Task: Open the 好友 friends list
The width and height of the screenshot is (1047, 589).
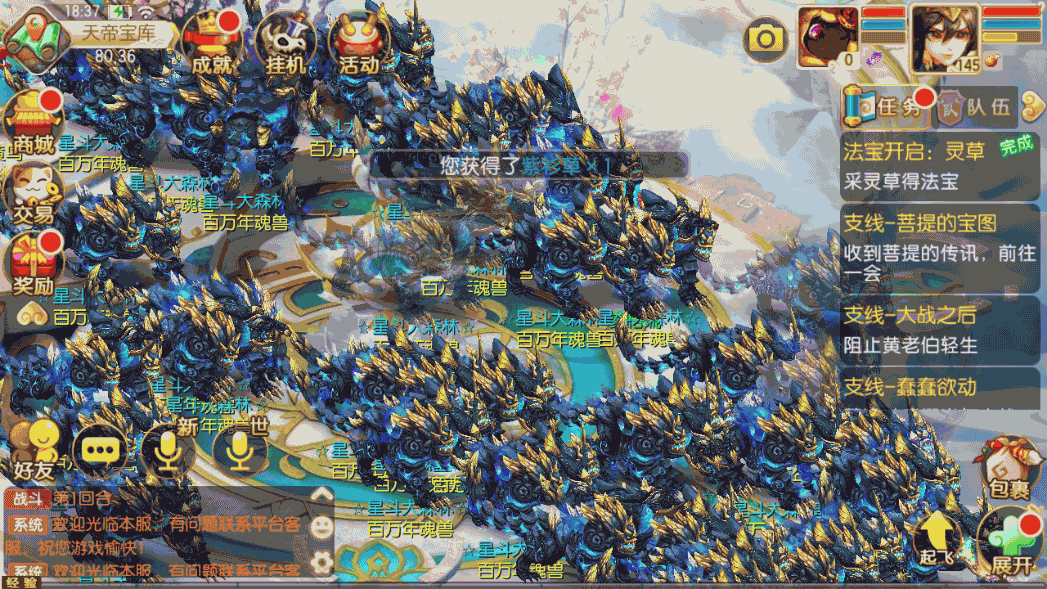Action: 37,448
